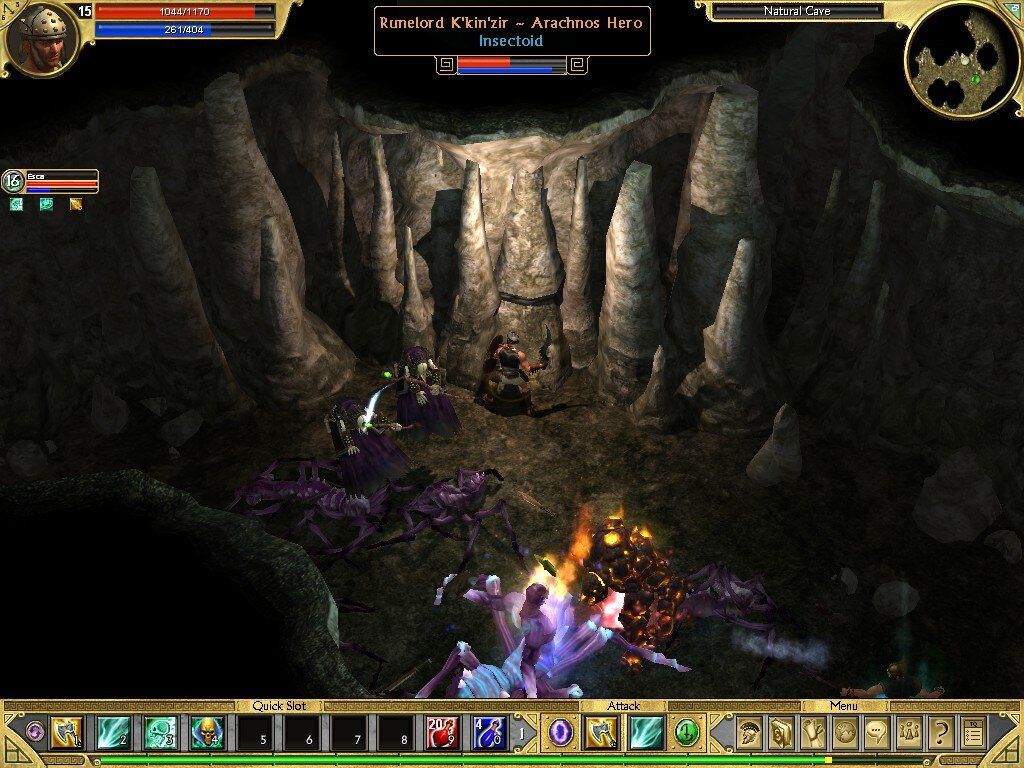
Task: Click the hero portrait with the helmet
Action: [x=41, y=38]
